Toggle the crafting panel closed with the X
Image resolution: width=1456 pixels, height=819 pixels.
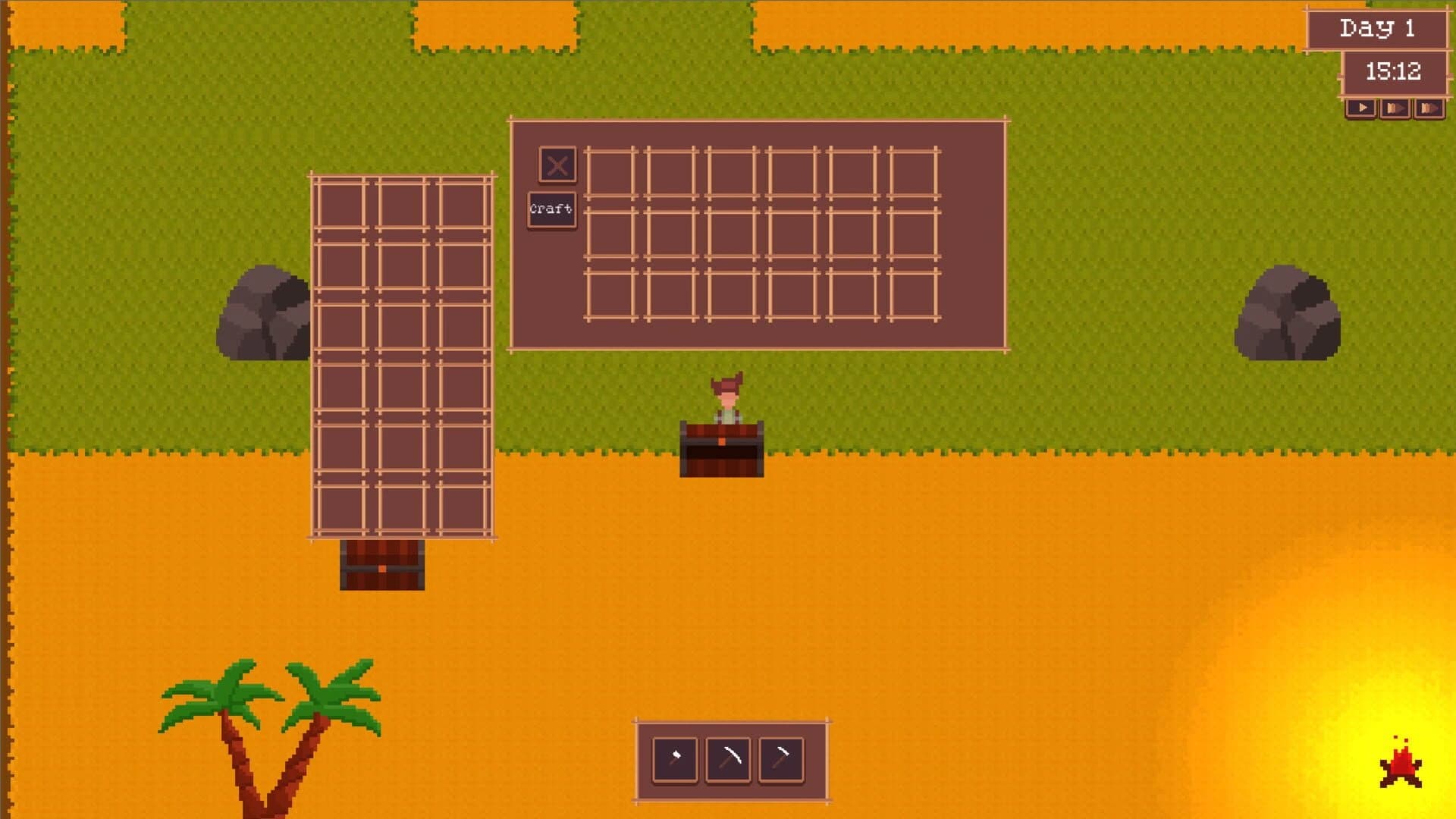coord(557,165)
